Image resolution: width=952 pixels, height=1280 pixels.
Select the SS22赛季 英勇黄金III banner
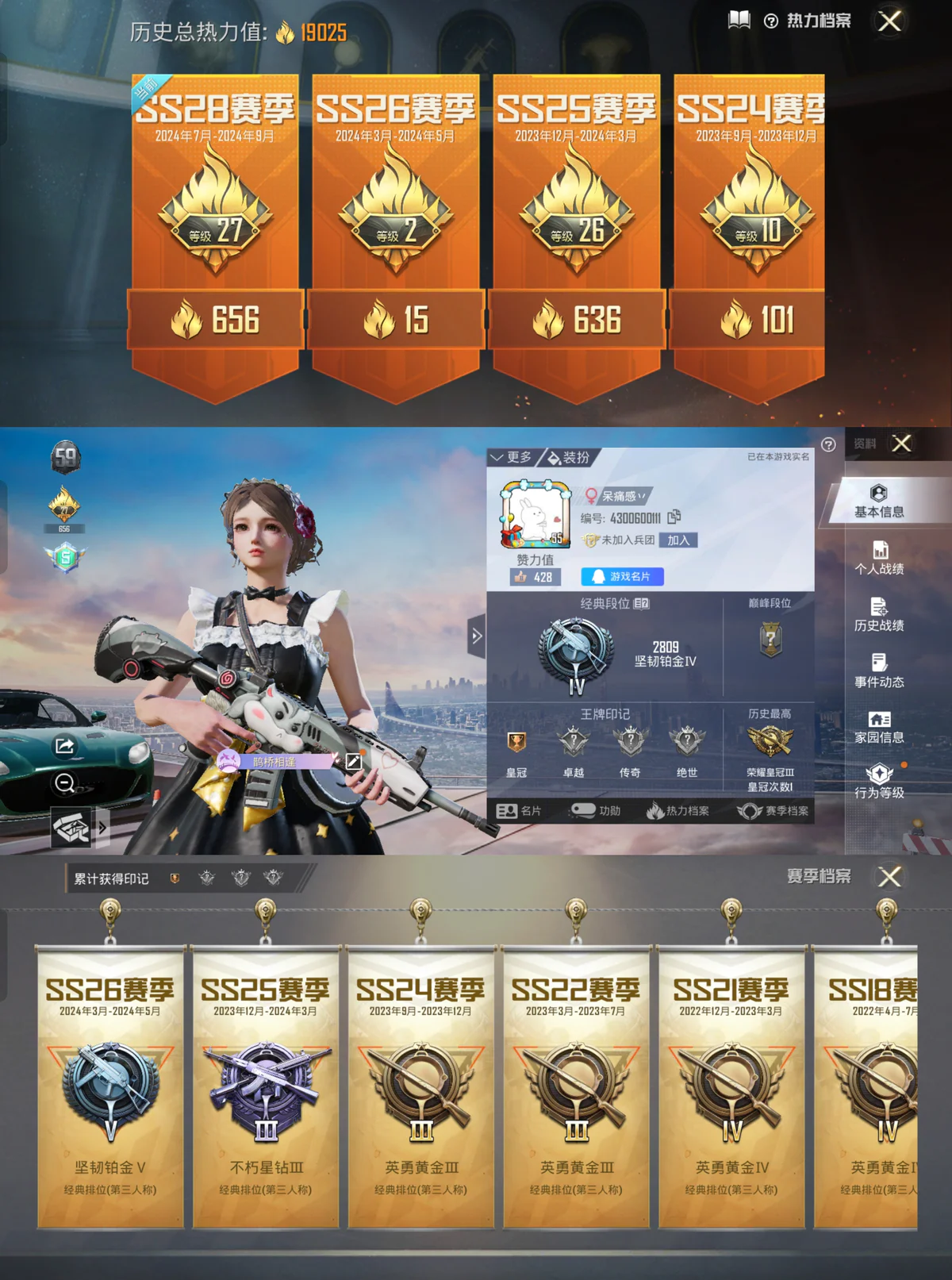pyautogui.click(x=576, y=1087)
